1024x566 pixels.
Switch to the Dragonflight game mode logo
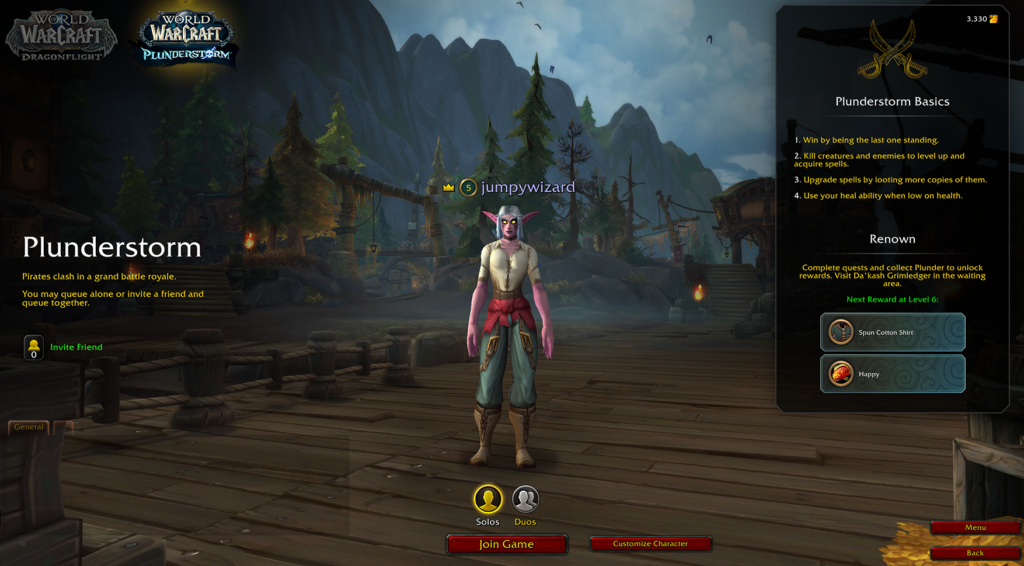click(x=61, y=36)
